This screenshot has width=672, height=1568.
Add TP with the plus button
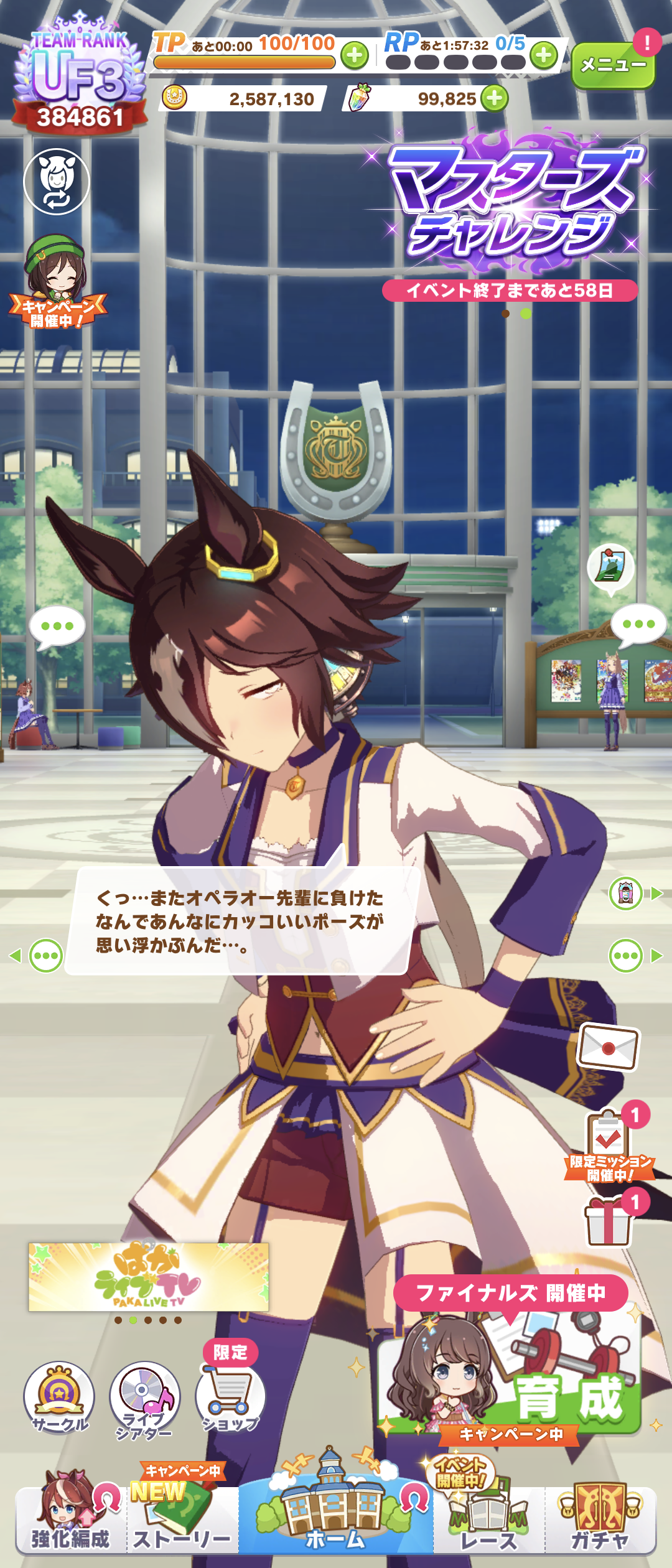pyautogui.click(x=355, y=56)
